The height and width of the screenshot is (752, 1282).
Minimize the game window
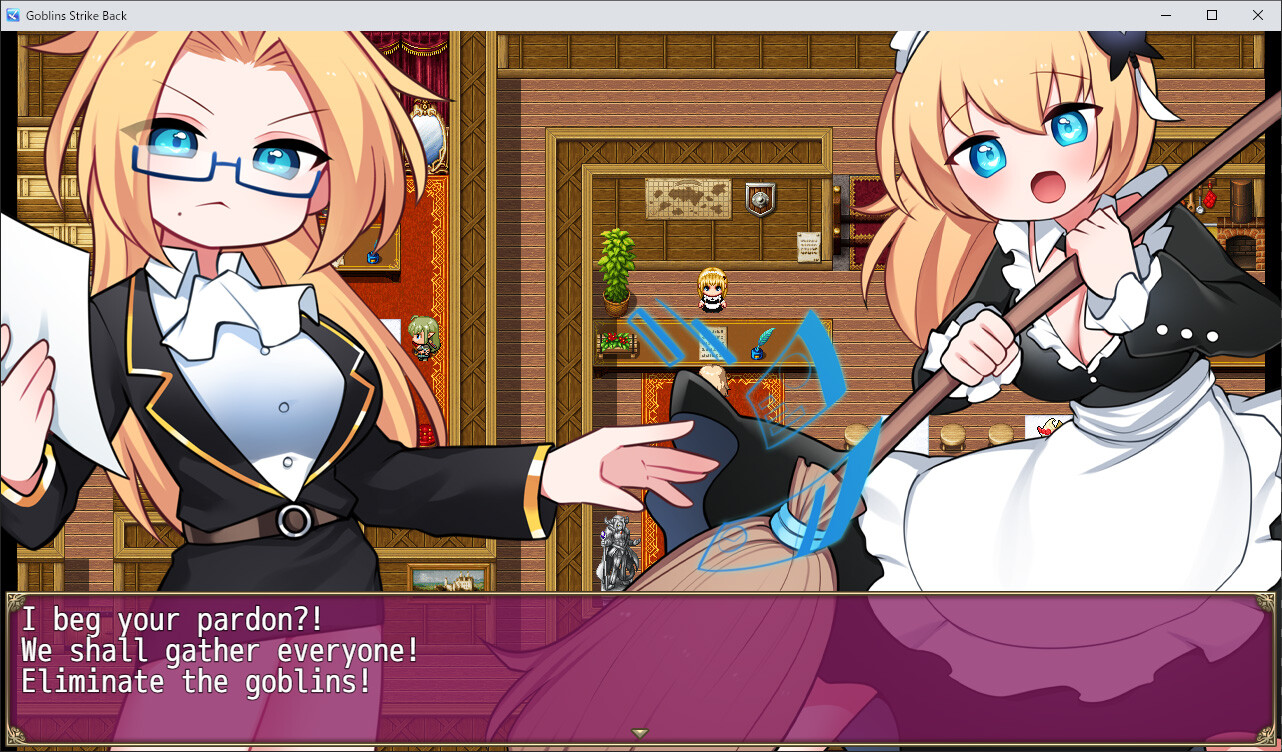tap(1165, 15)
